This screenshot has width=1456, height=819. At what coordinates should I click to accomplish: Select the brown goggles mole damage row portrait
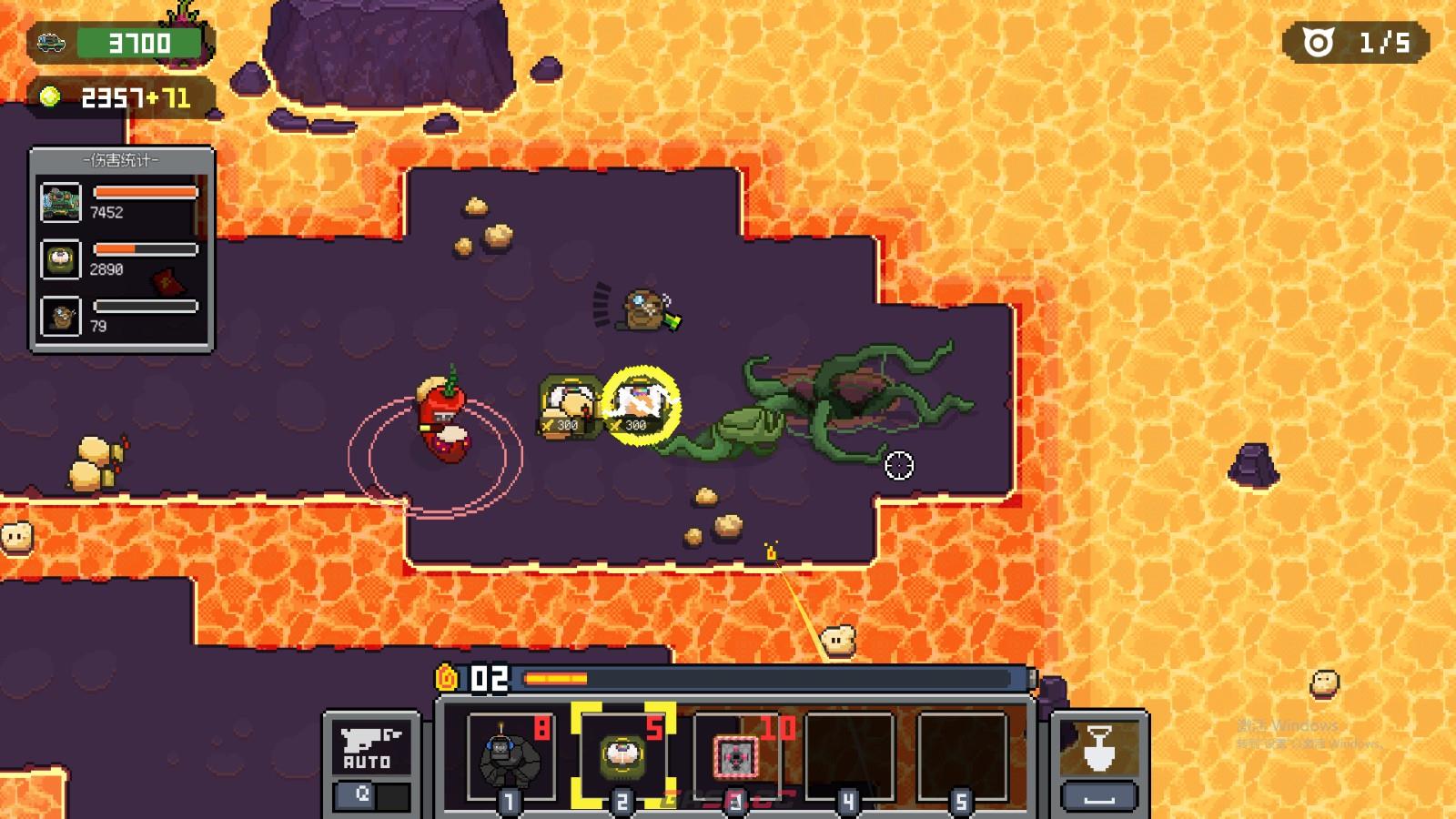click(x=61, y=317)
